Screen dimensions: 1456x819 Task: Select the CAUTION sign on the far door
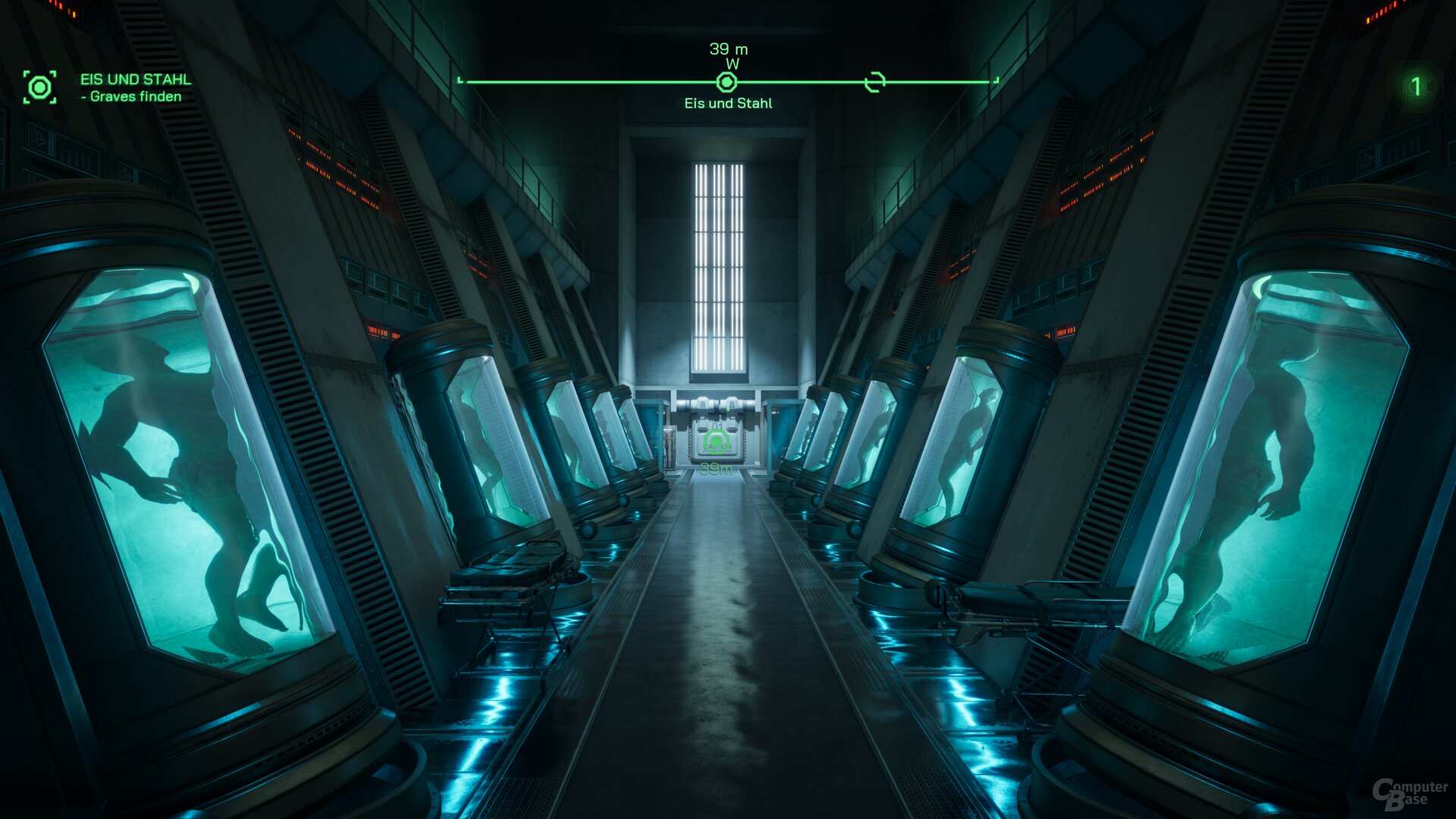[x=718, y=447]
